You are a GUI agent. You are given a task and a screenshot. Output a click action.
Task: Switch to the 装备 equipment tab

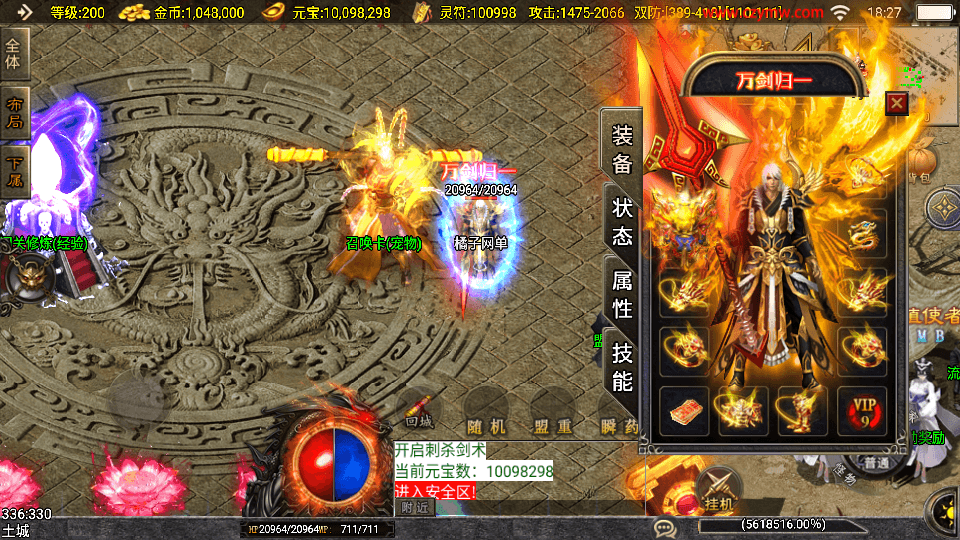coord(622,149)
